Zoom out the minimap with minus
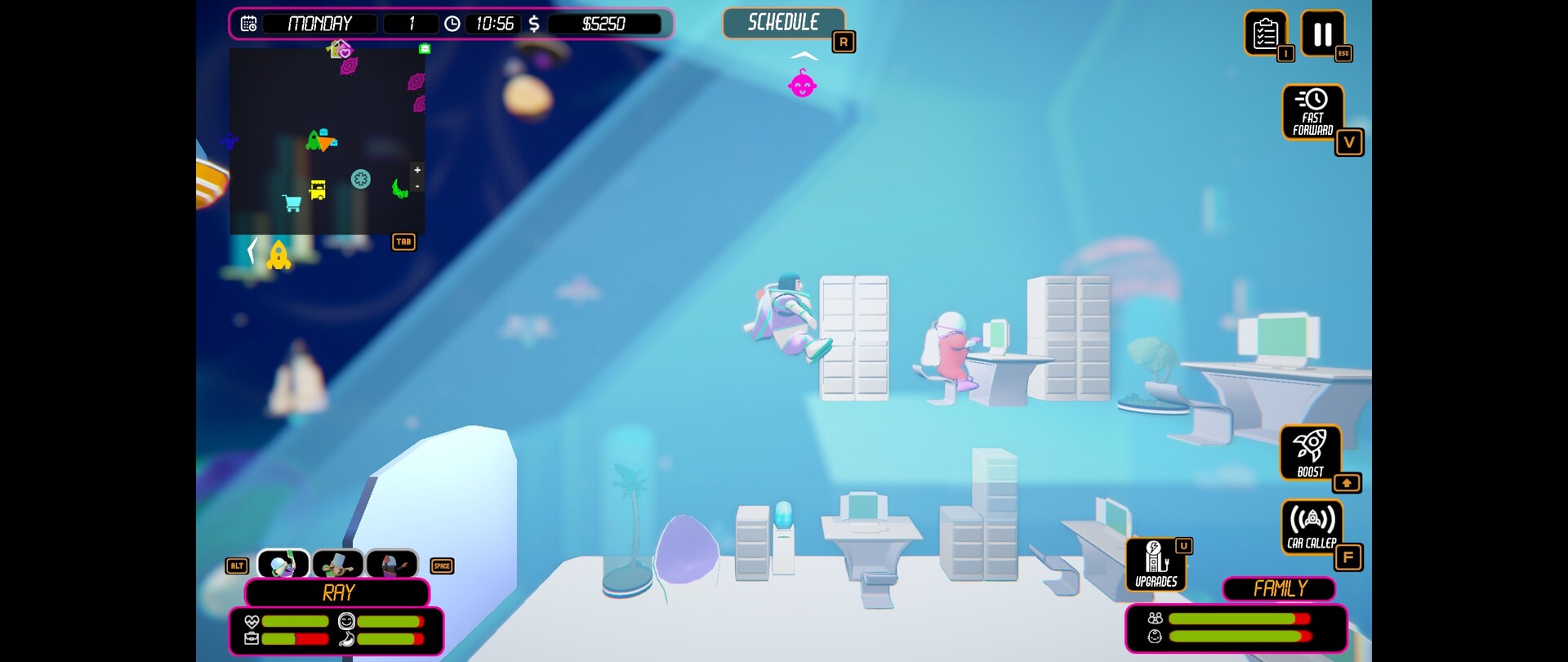Viewport: 1568px width, 662px height. click(x=417, y=186)
